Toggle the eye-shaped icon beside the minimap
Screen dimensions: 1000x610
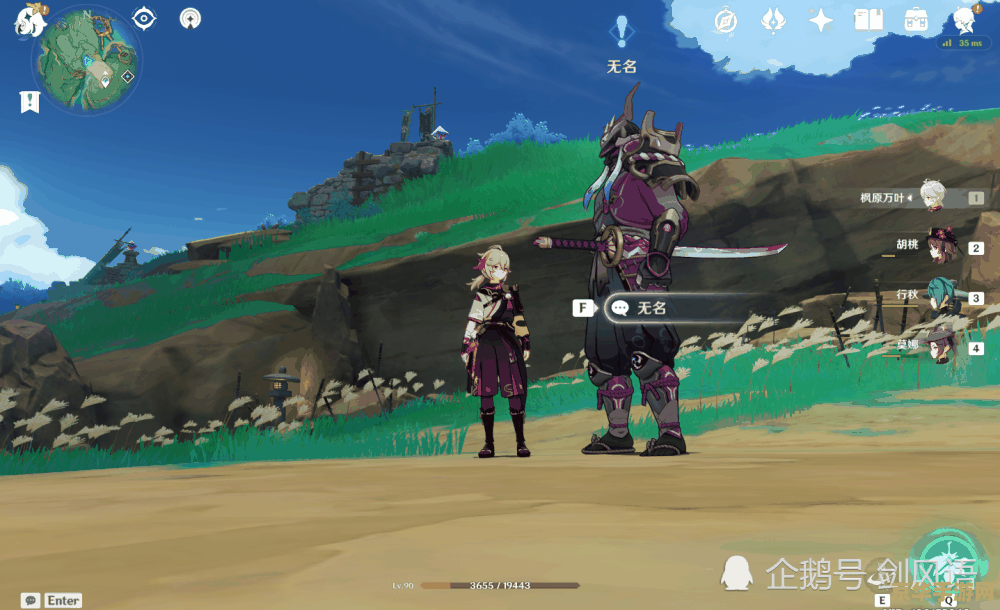coord(145,18)
